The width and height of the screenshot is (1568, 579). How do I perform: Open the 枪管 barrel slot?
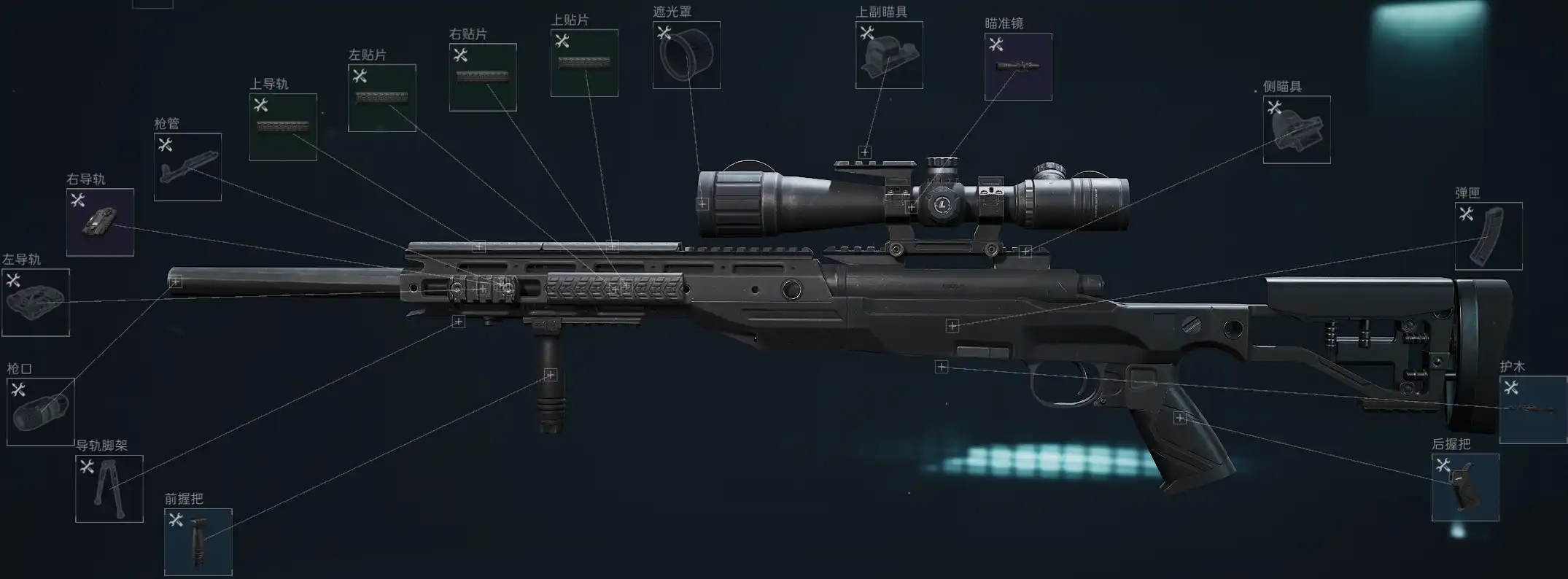pos(187,167)
